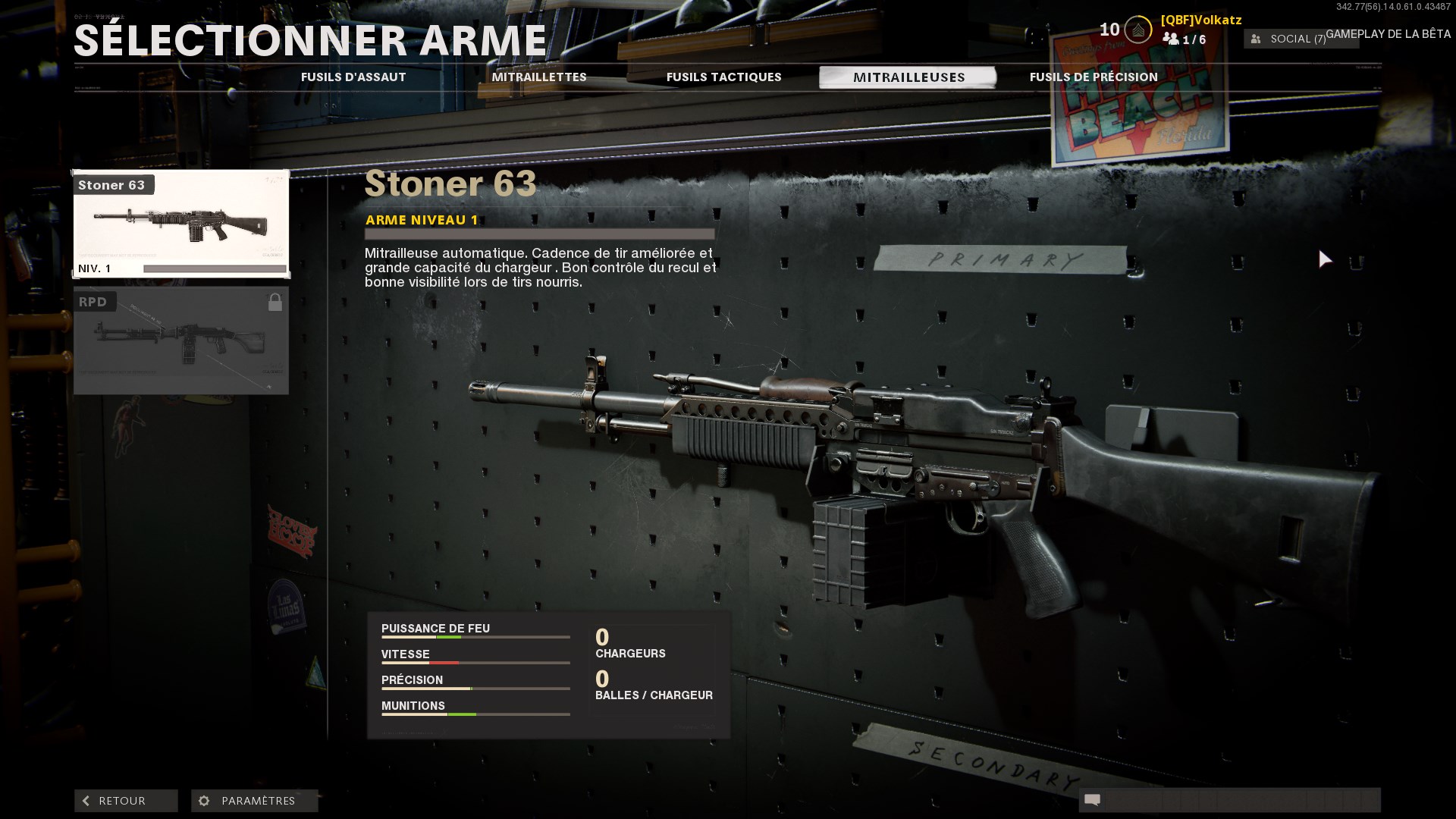Viewport: 1456px width, 819px height.
Task: Click the Social players icon
Action: [1255, 38]
